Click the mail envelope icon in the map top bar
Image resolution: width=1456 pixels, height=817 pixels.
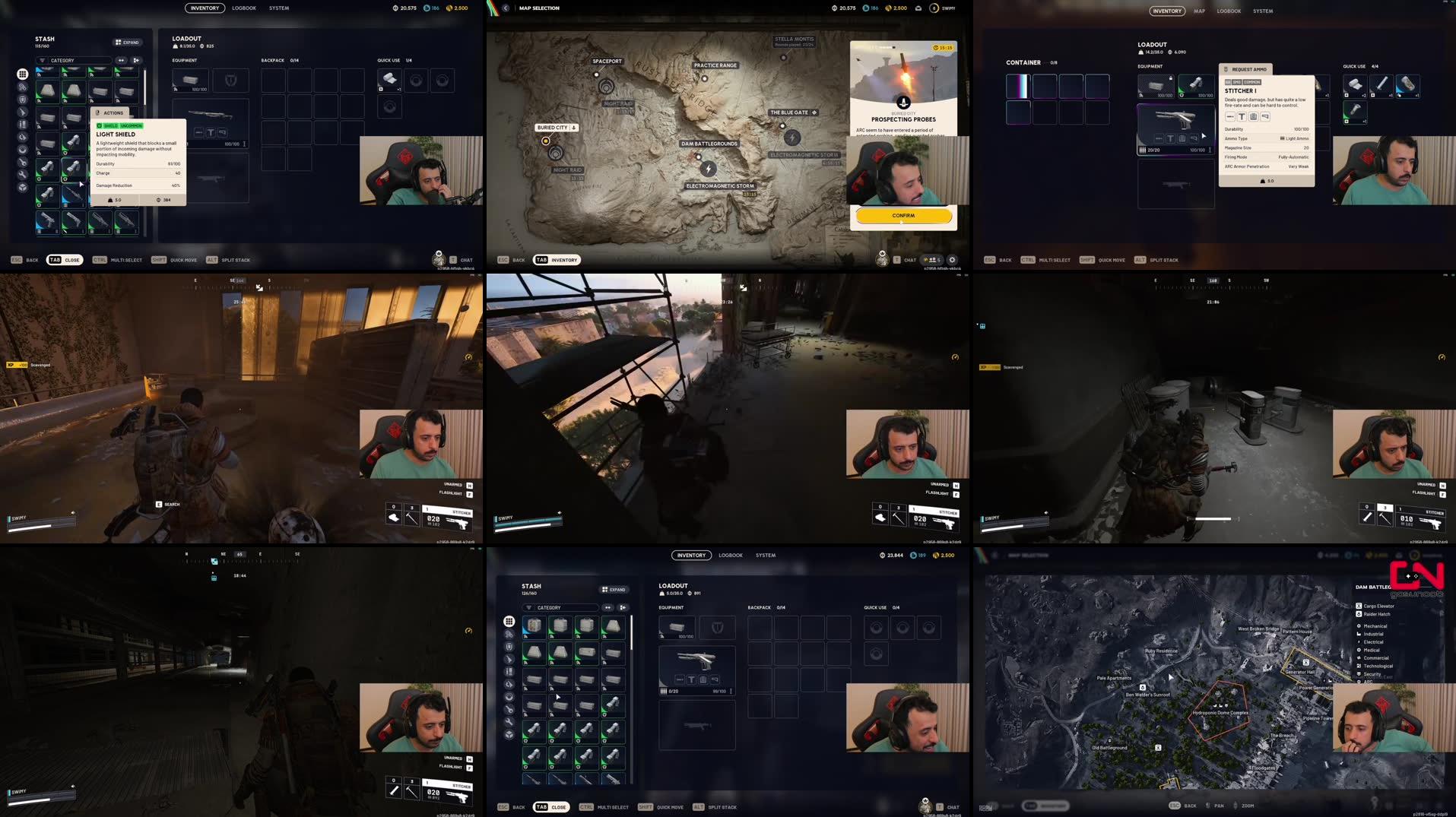tap(918, 8)
